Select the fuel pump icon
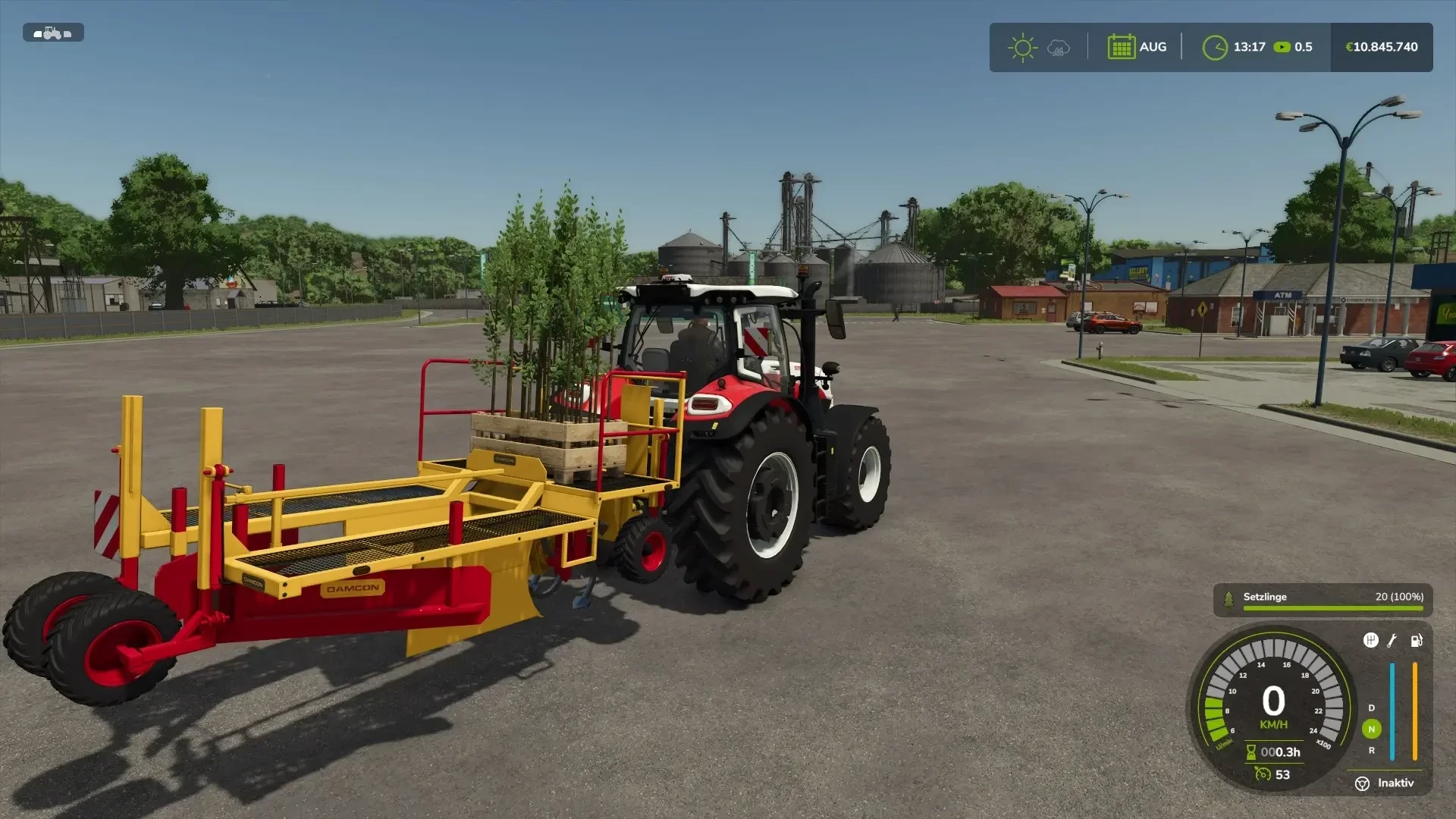 pyautogui.click(x=1416, y=641)
